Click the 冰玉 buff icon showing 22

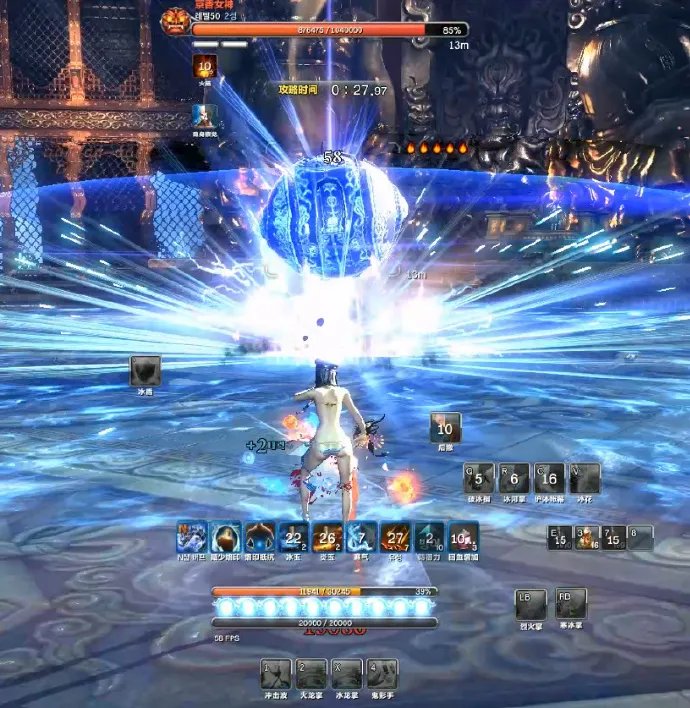pyautogui.click(x=293, y=537)
